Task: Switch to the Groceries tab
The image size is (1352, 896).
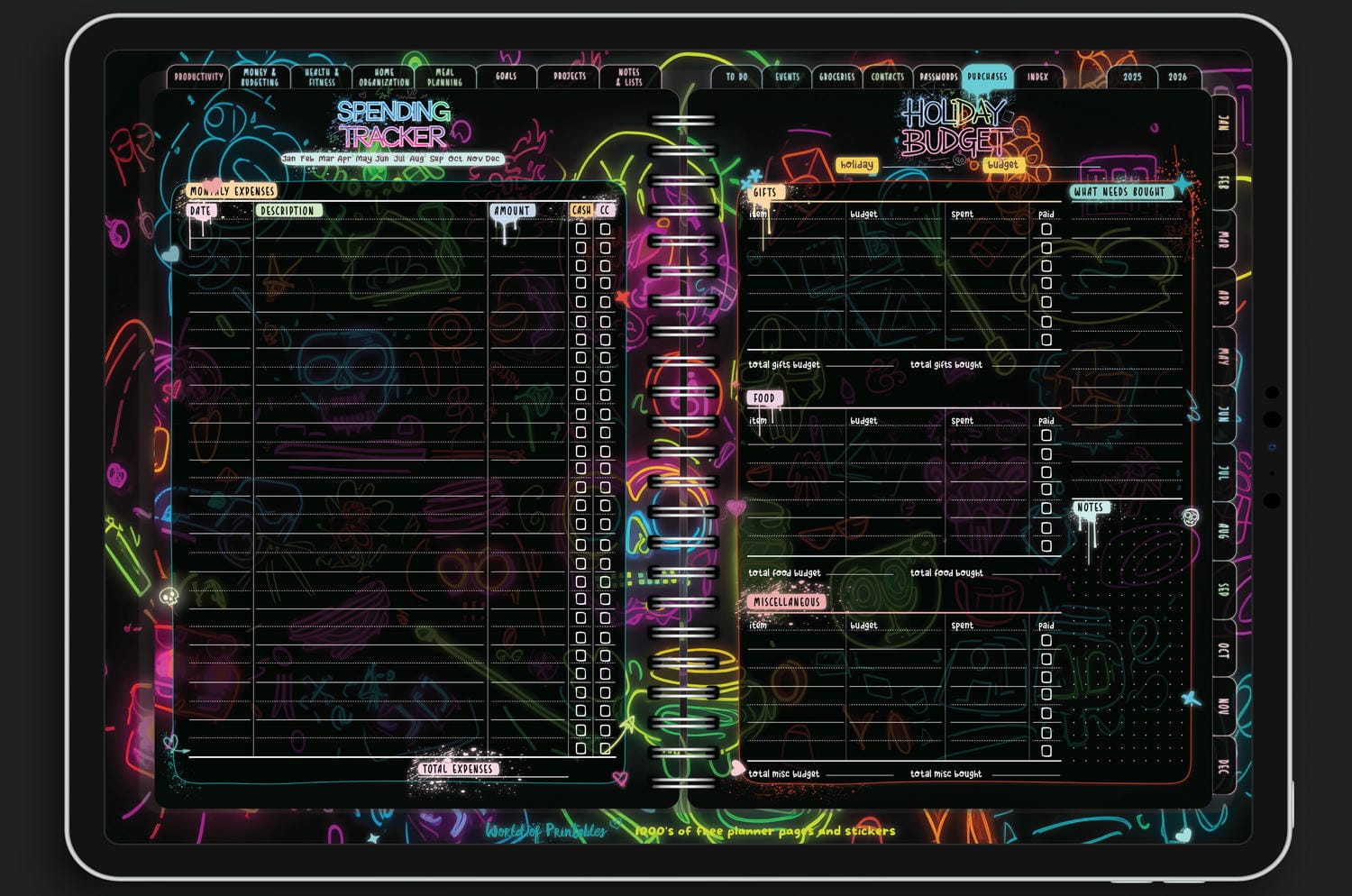Action: click(x=837, y=78)
